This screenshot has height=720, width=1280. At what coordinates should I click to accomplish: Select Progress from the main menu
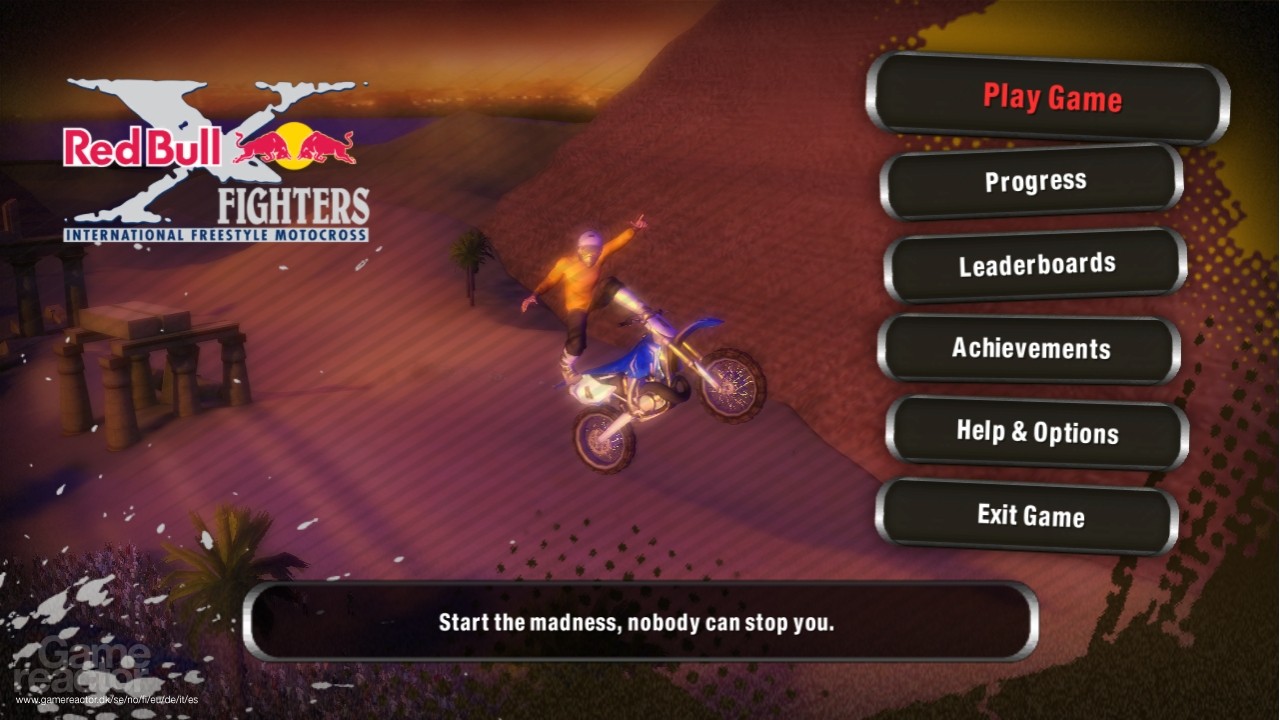1035,181
